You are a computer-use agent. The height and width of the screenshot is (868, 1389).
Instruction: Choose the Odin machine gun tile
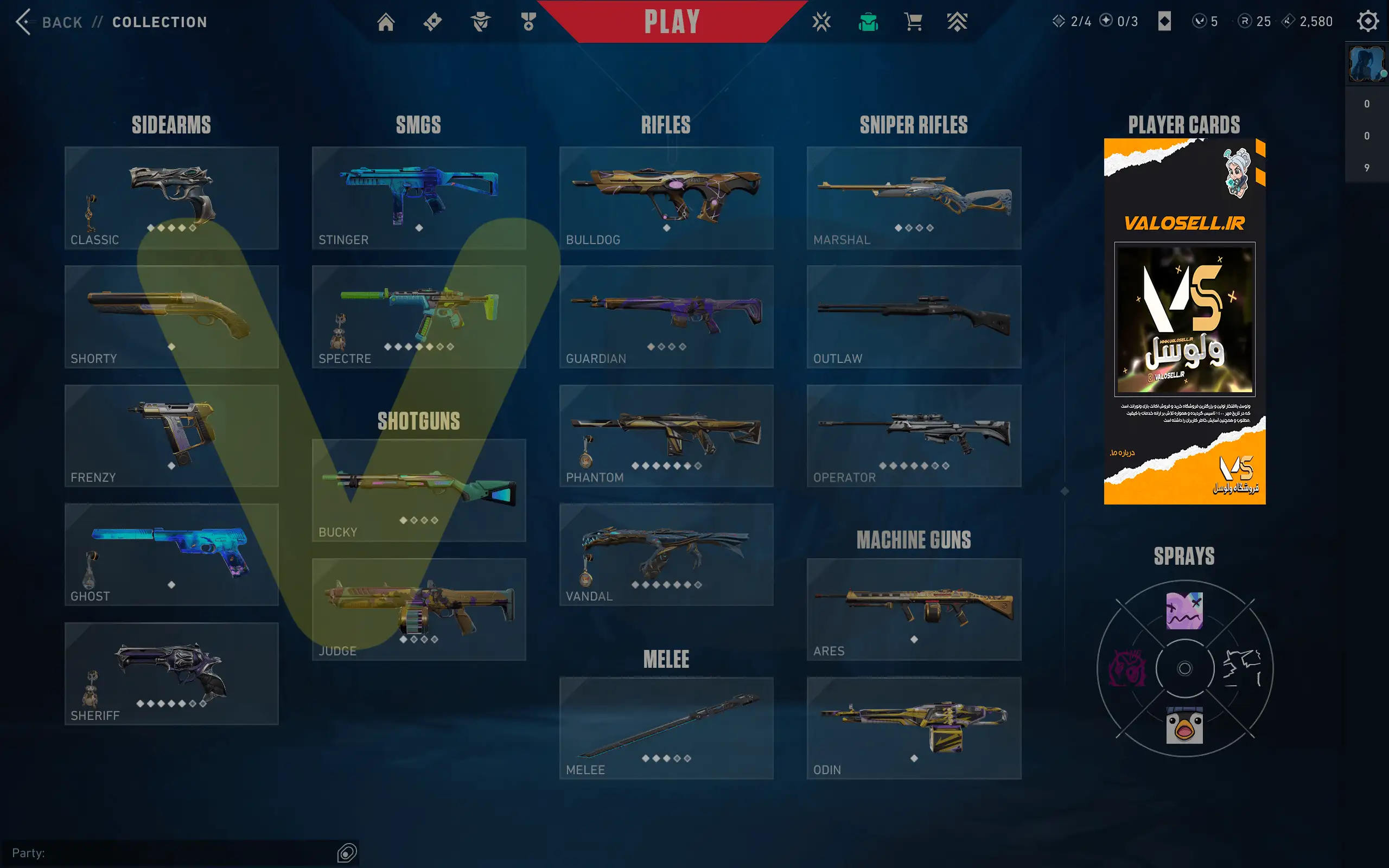913,728
